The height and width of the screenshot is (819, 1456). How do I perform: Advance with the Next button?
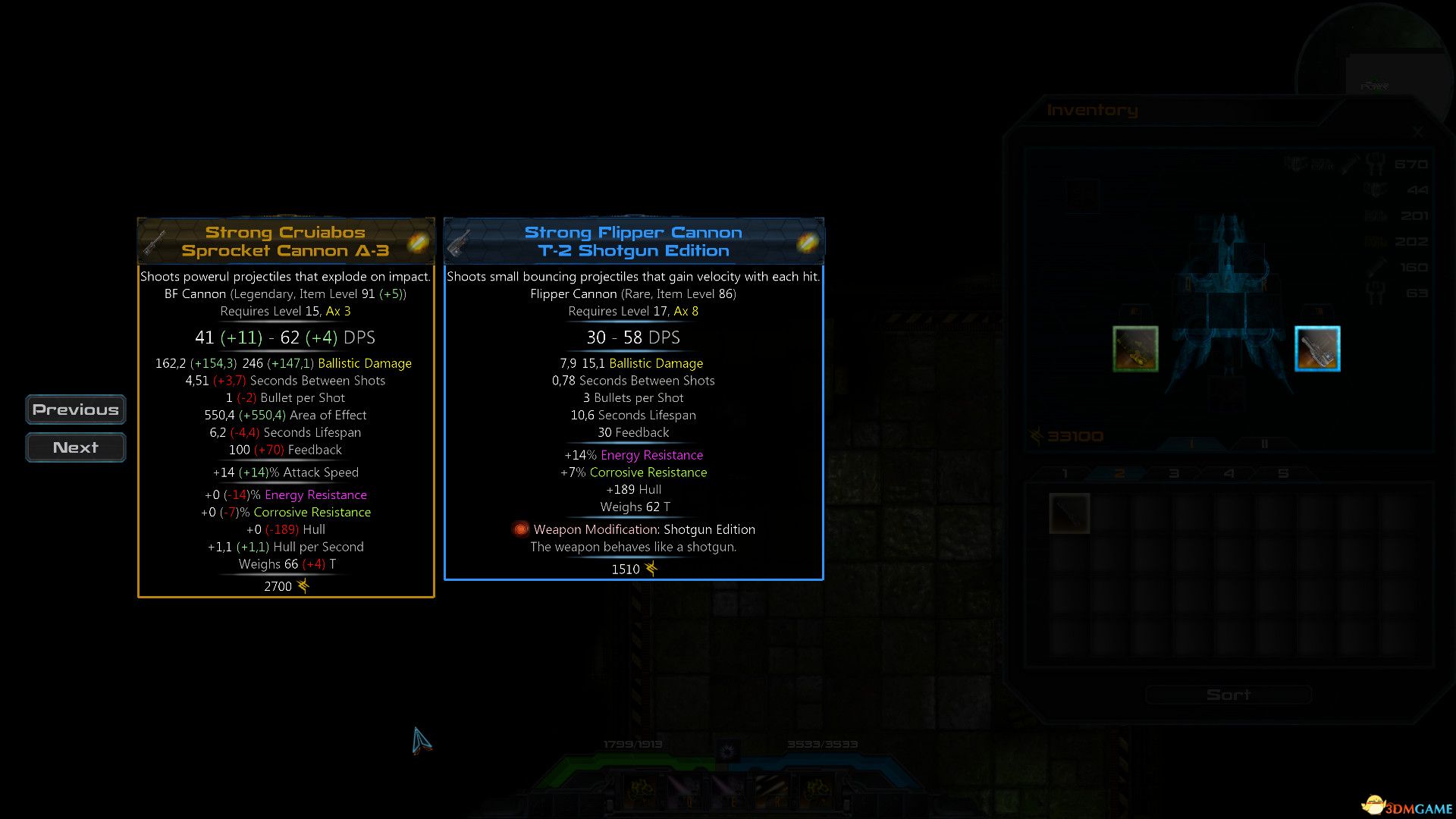(x=75, y=447)
